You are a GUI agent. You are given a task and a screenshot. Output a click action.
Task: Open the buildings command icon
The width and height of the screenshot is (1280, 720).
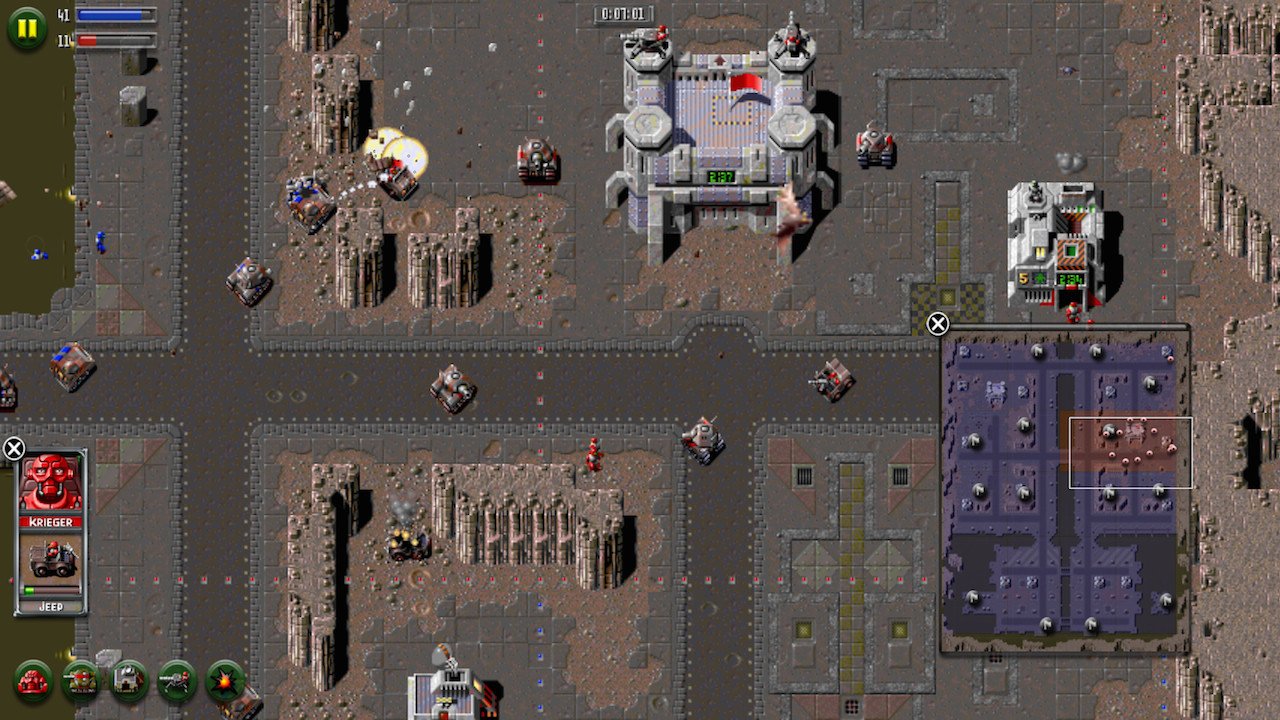tap(128, 682)
